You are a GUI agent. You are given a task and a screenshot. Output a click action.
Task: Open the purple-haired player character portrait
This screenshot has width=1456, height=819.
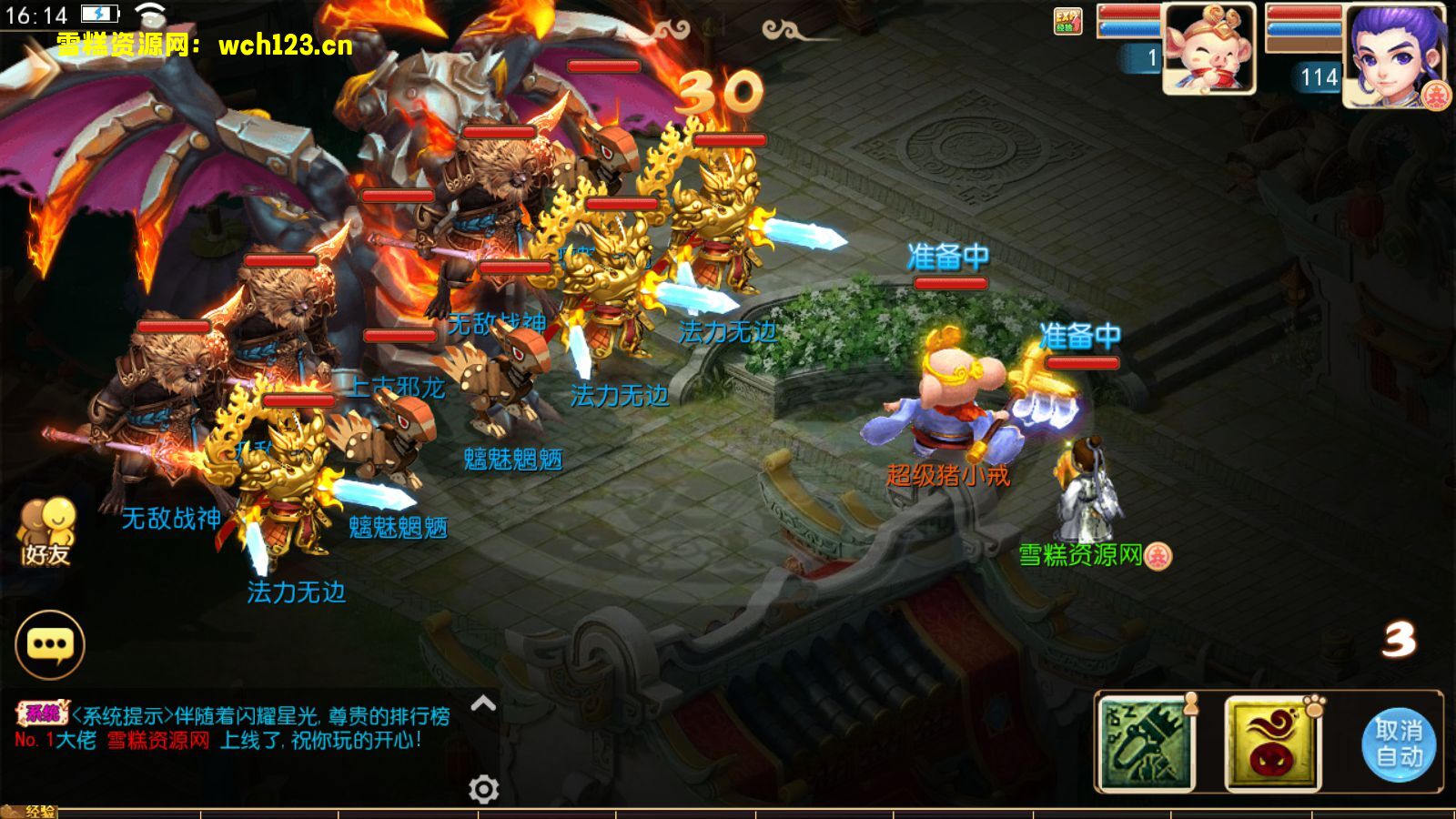(1395, 55)
